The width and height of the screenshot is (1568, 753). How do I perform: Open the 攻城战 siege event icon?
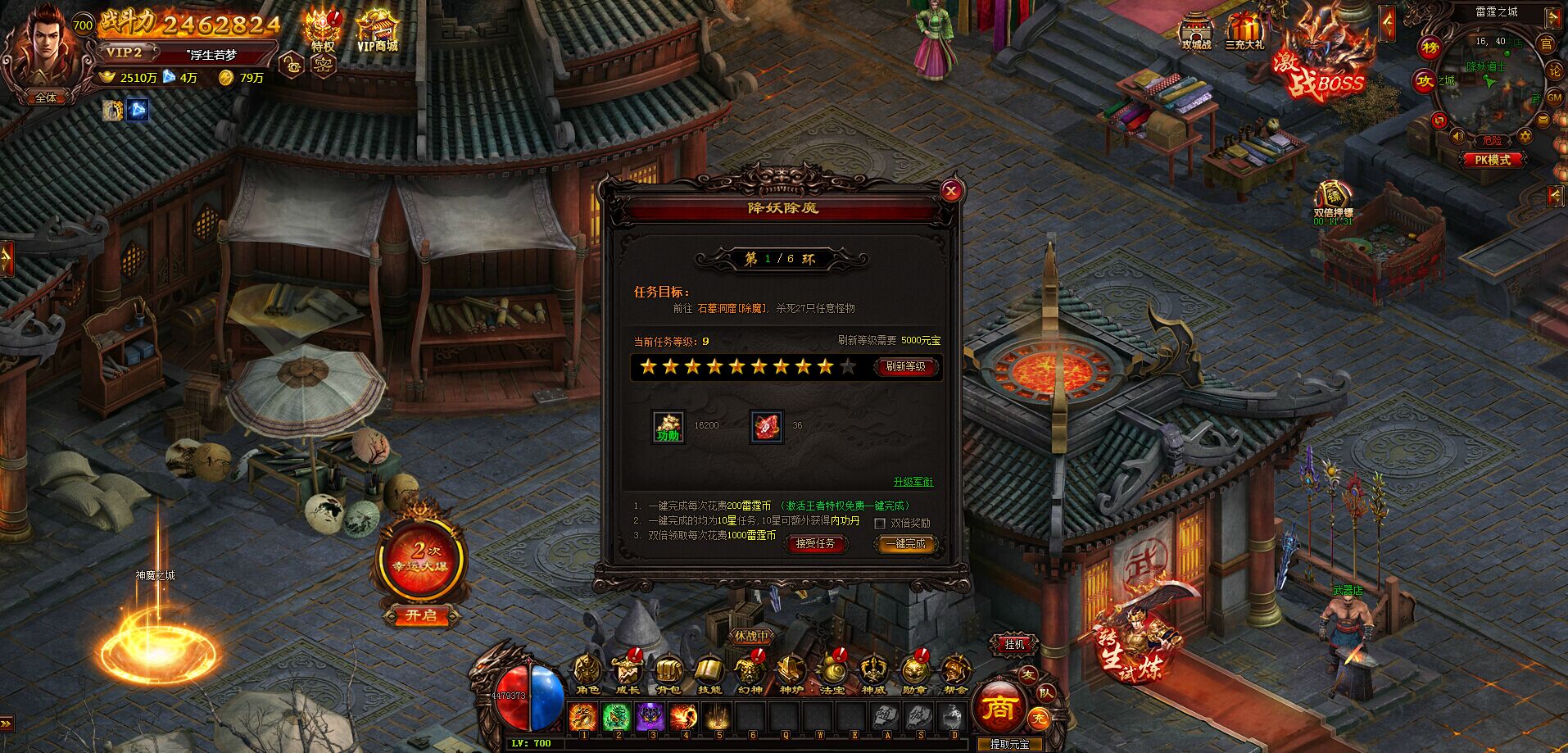tap(1196, 33)
